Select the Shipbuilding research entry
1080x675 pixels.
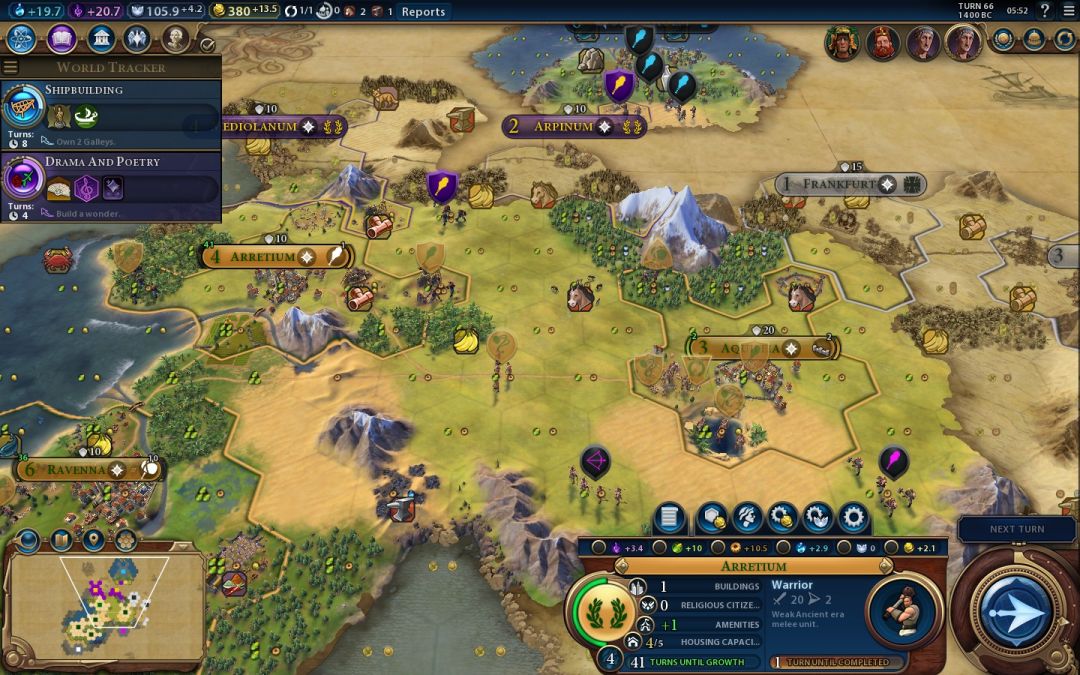click(110, 108)
